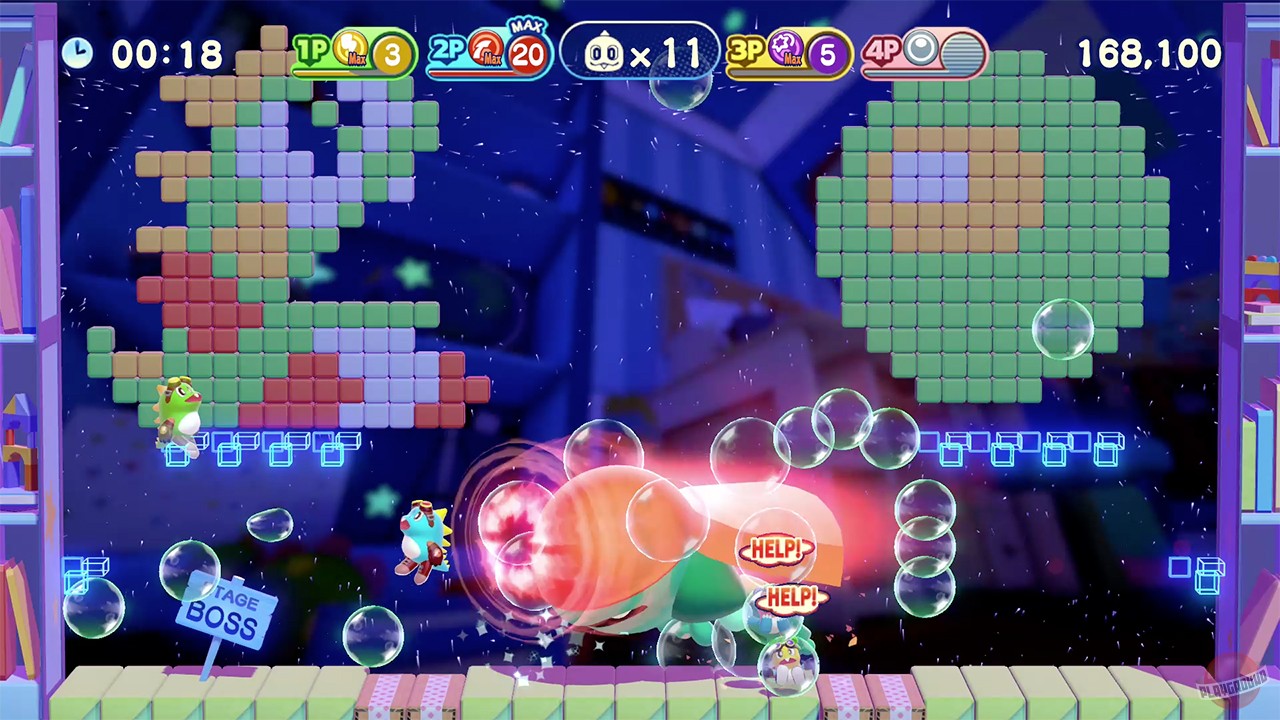Image resolution: width=1280 pixels, height=720 pixels.
Task: Toggle the 1P player status badge
Action: [x=312, y=50]
